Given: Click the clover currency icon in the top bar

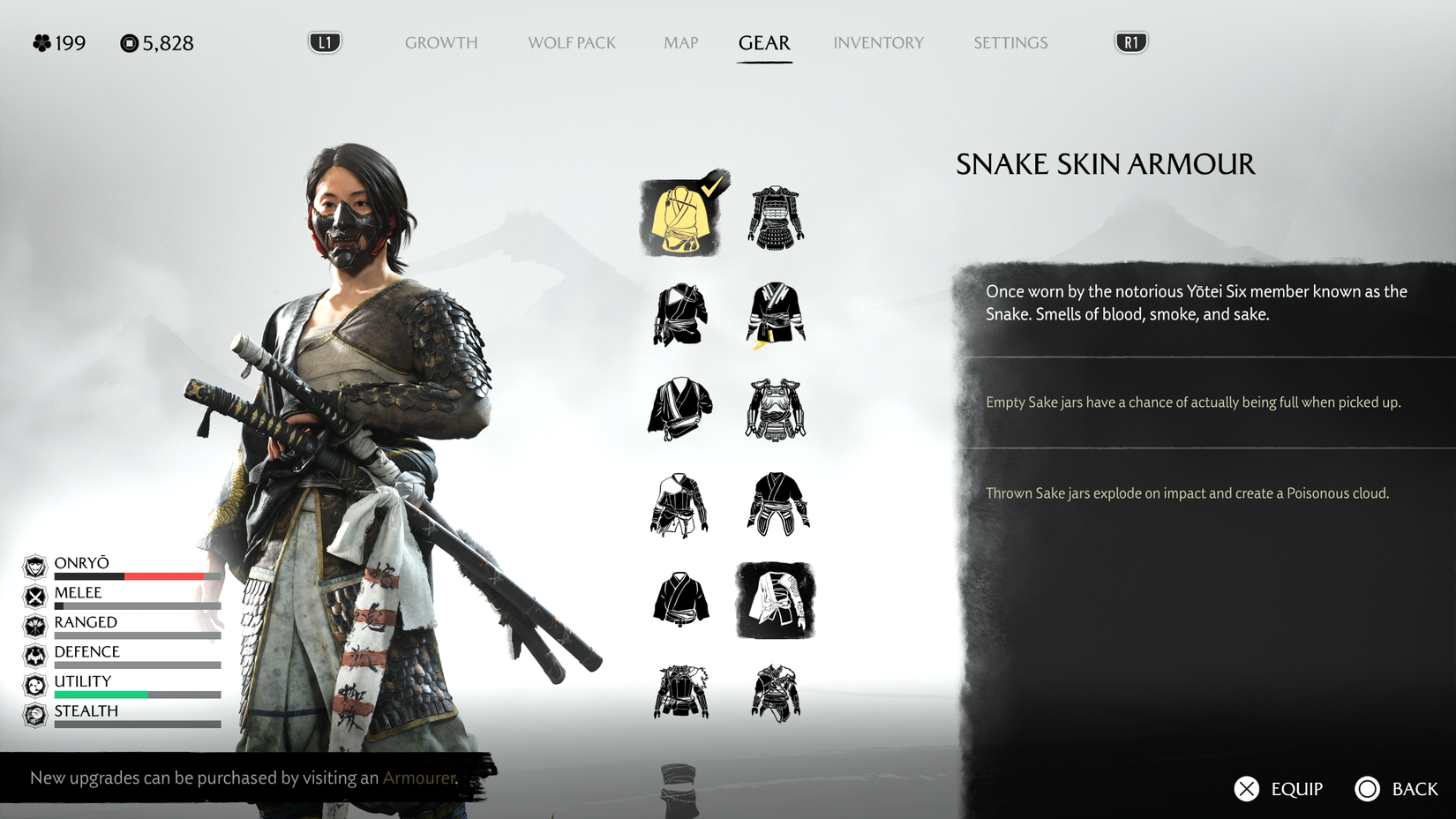Looking at the screenshot, I should 40,42.
